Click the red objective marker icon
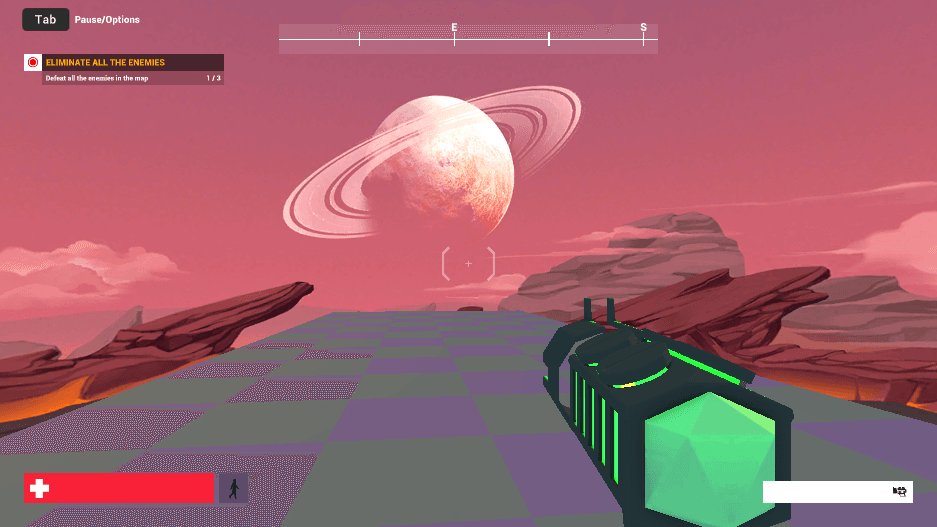Viewport: 937px width, 527px height. (x=33, y=63)
